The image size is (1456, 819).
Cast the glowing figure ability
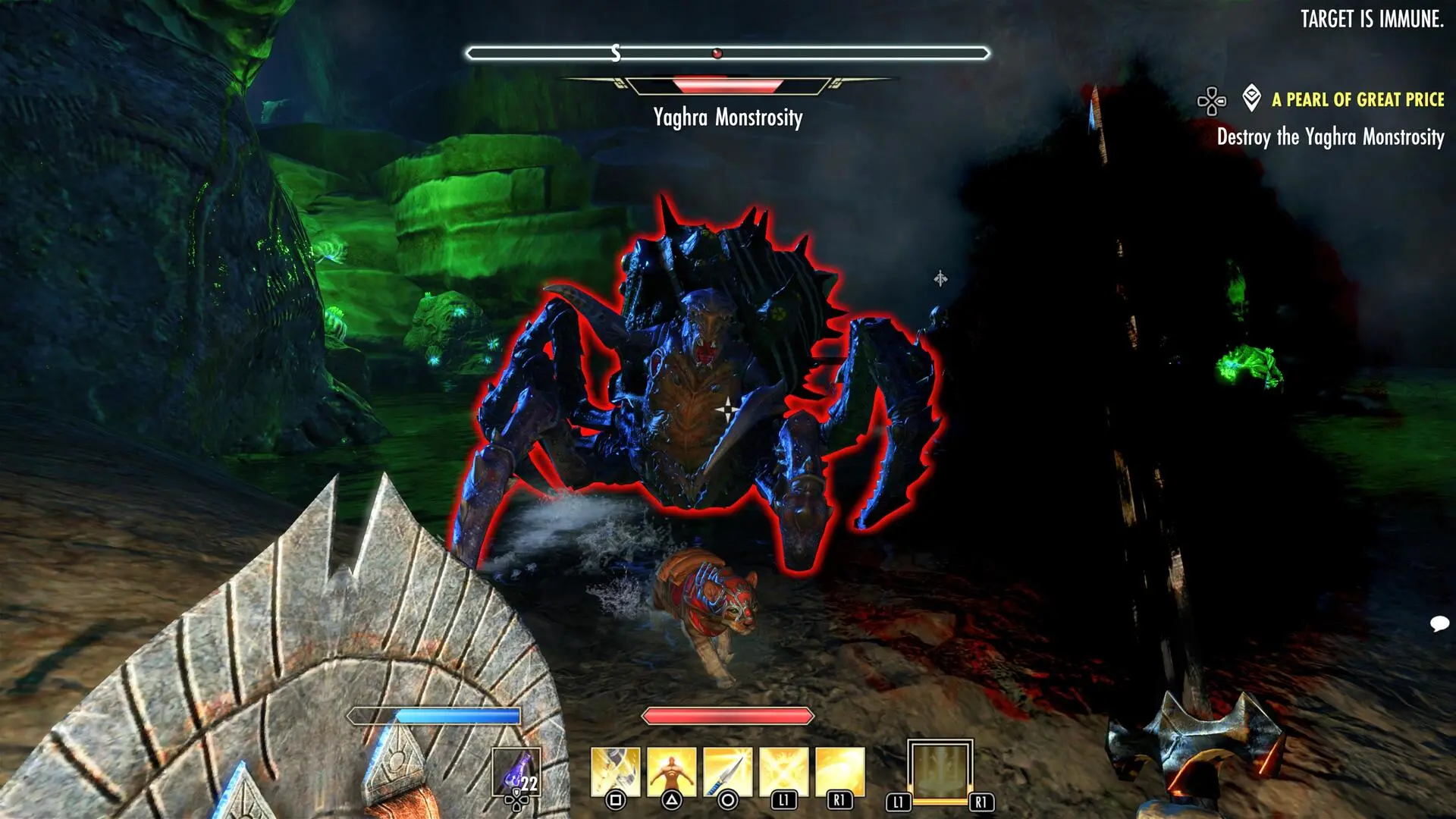tap(672, 772)
